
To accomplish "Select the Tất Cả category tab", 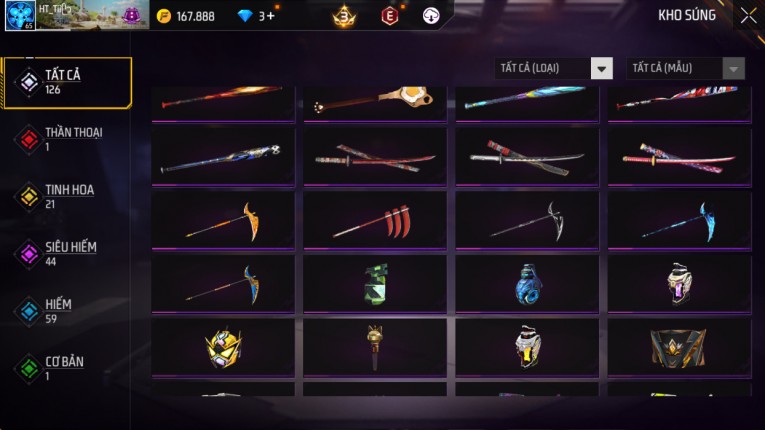I will point(66,82).
